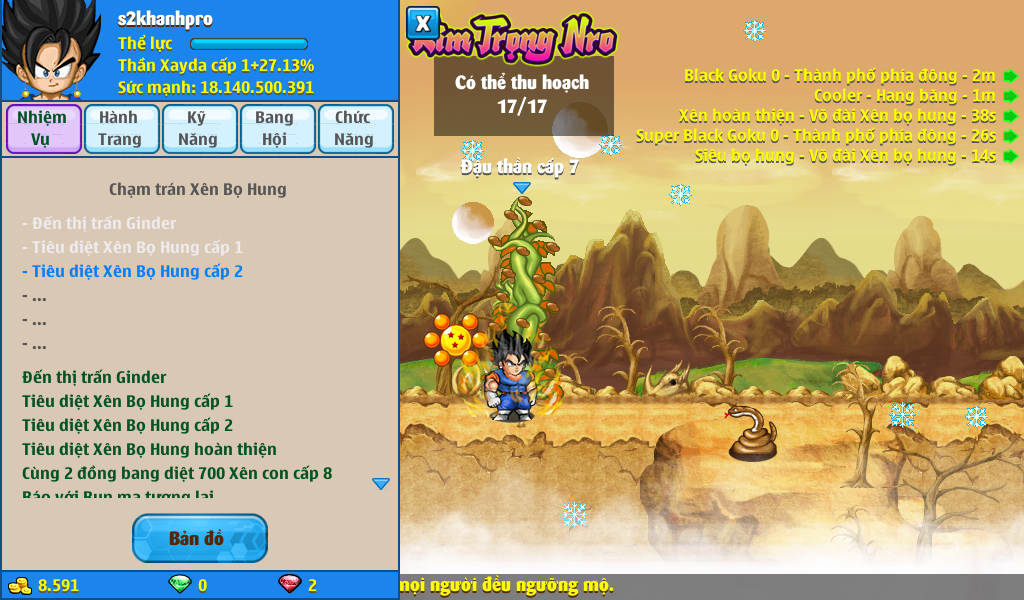Go to the Chức Năng tab
The width and height of the screenshot is (1024, 600).
coord(354,129)
